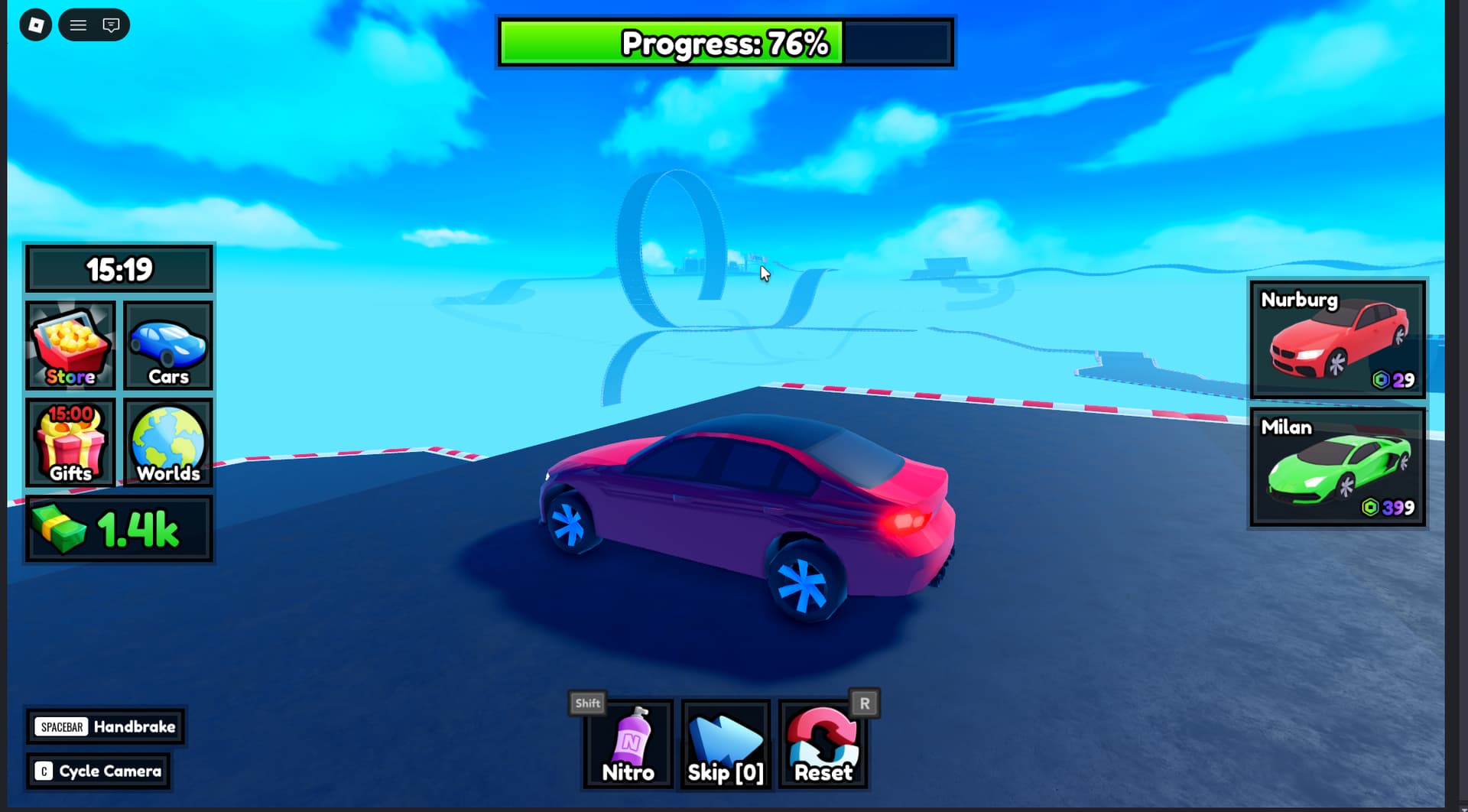
Task: Open the three-line hamburger menu
Action: 78,25
